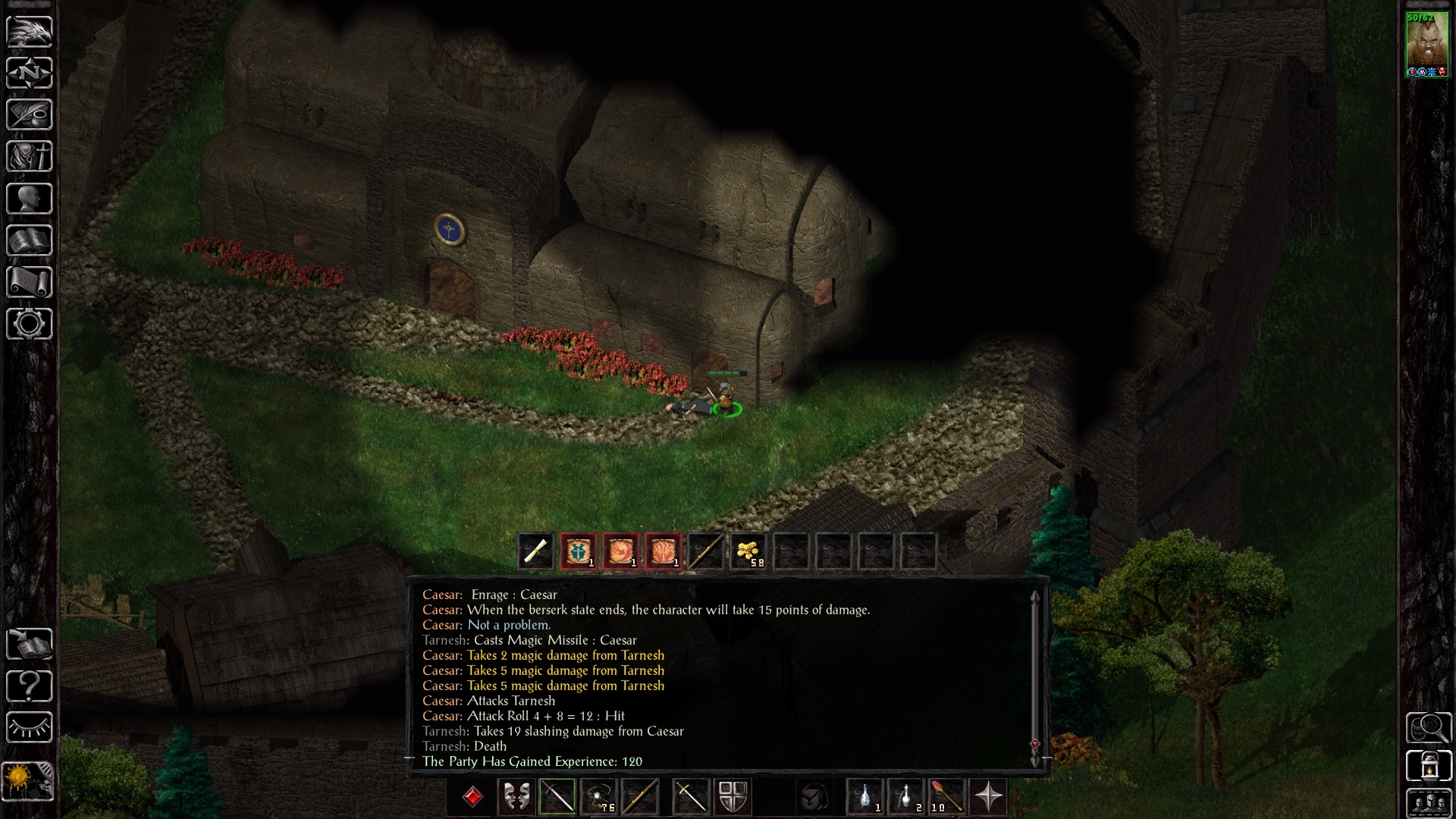Open the gear options menu
The image size is (1456, 819).
(30, 324)
